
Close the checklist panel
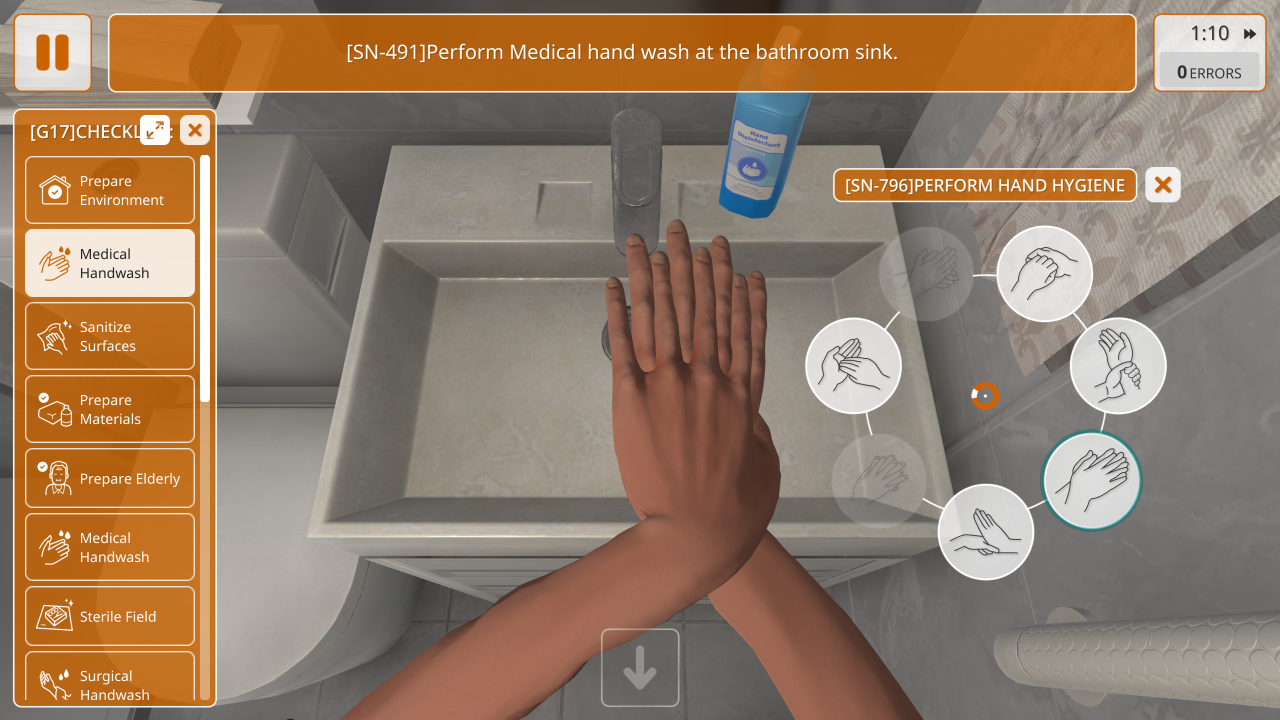195,130
